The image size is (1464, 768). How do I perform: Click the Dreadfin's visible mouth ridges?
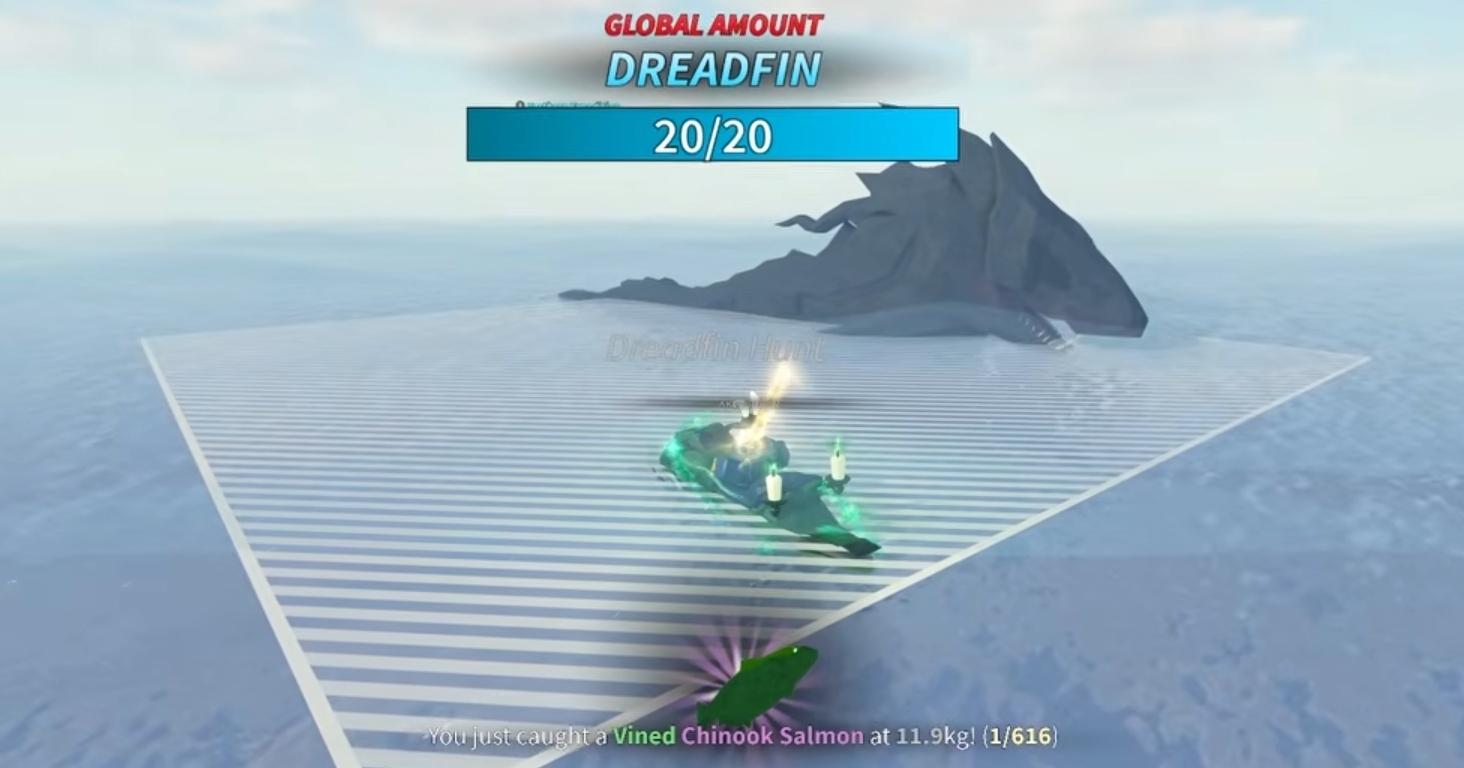(x=1045, y=330)
